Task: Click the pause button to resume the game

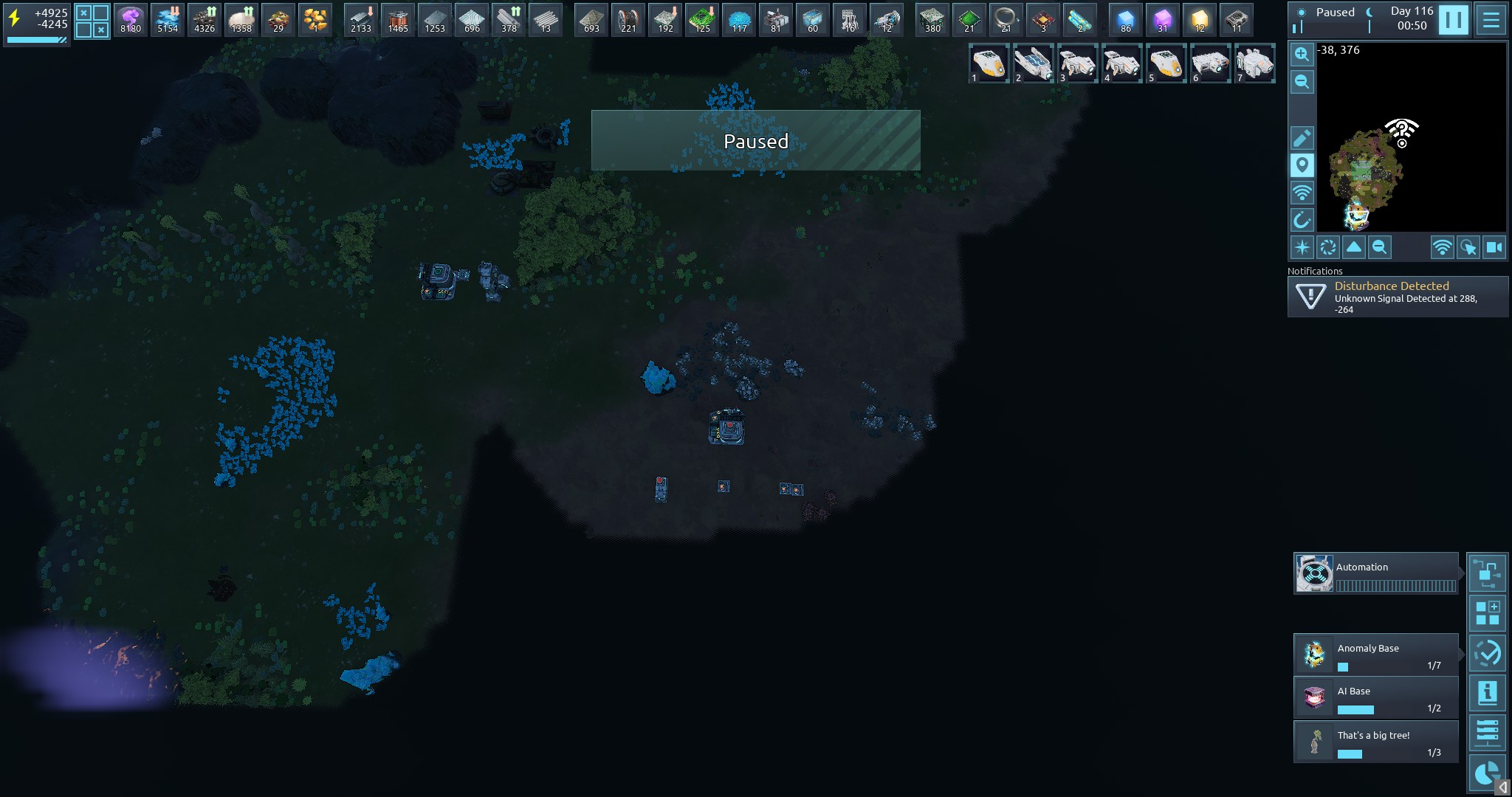Action: 1453,20
